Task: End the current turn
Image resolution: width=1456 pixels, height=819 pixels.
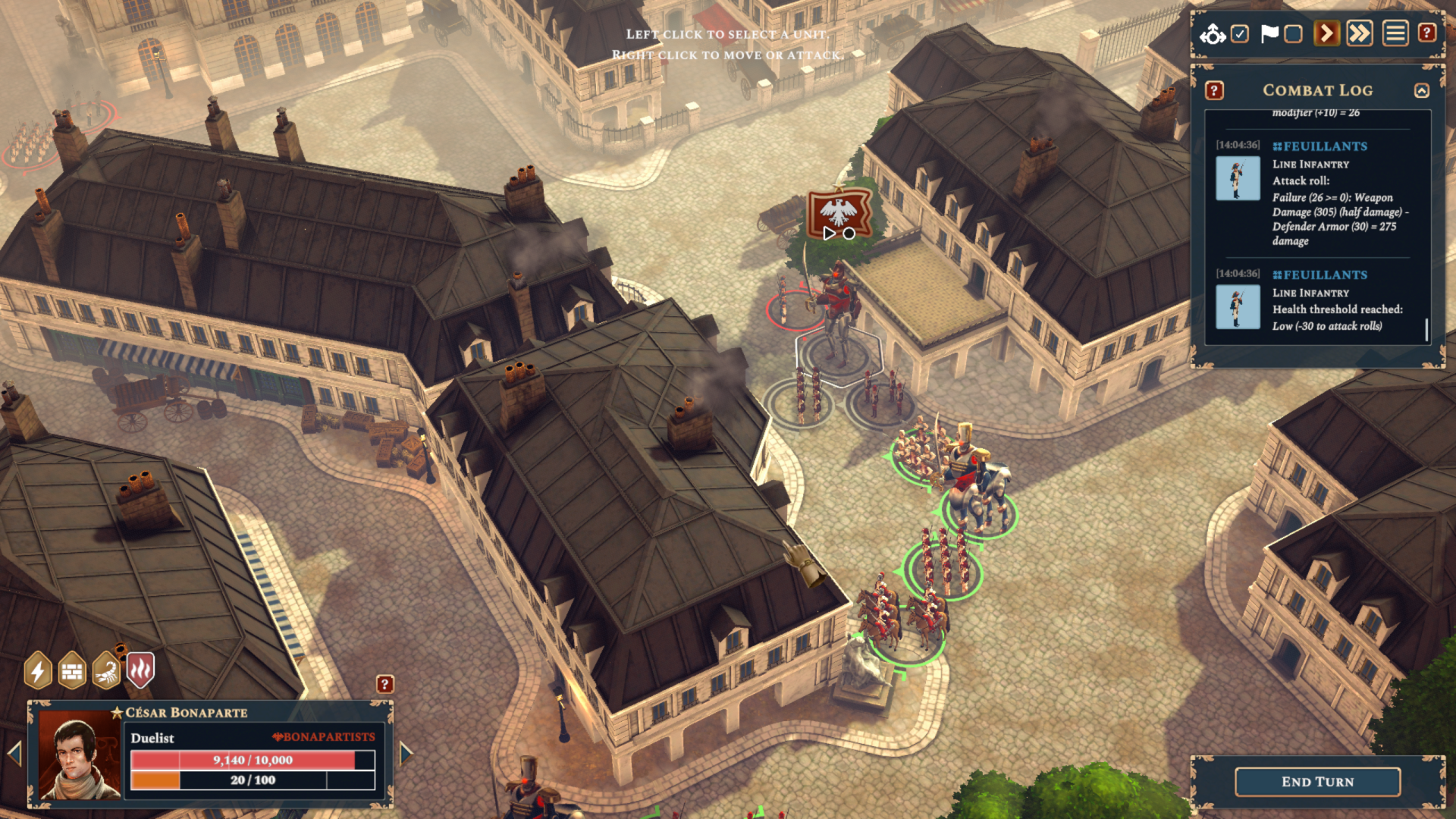Action: click(x=1317, y=782)
